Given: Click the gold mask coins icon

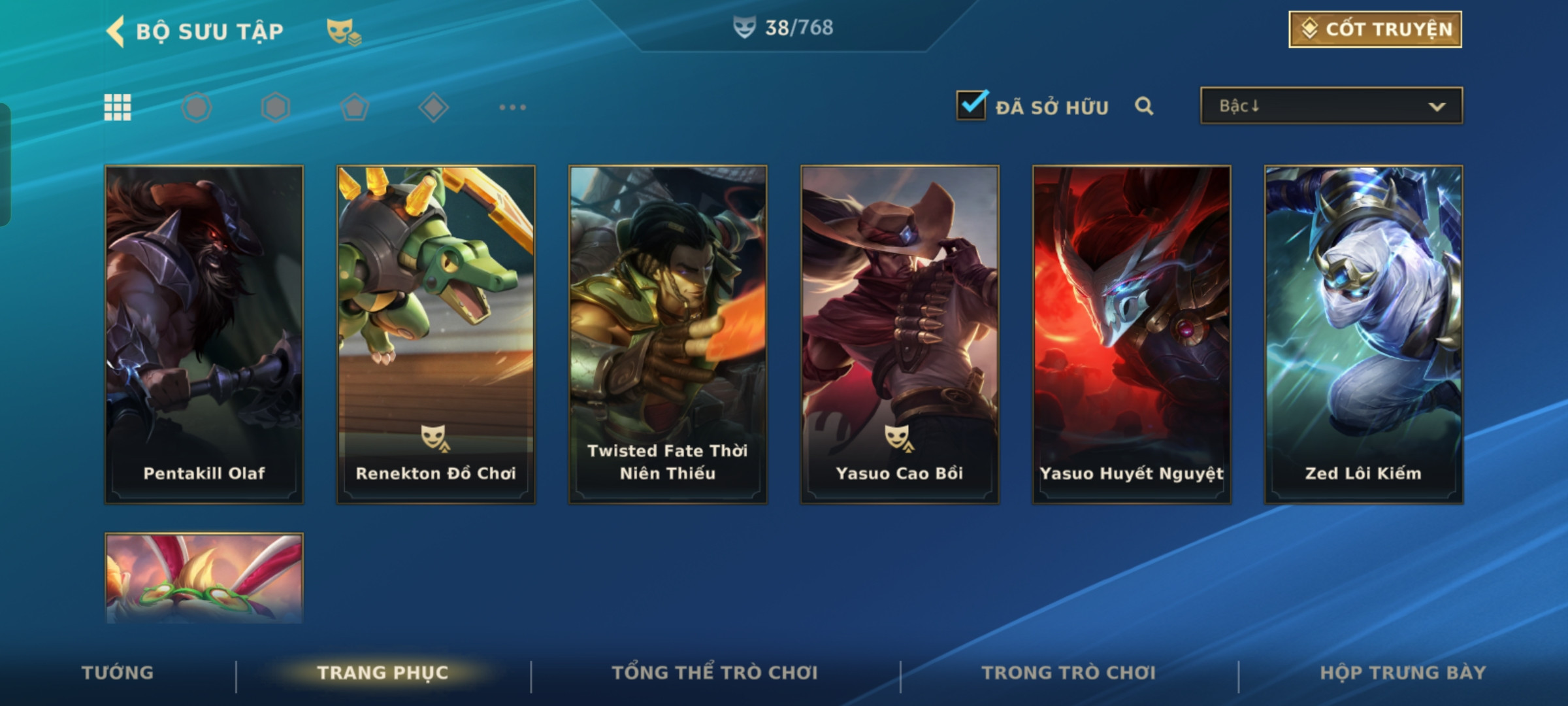Looking at the screenshot, I should coord(344,31).
